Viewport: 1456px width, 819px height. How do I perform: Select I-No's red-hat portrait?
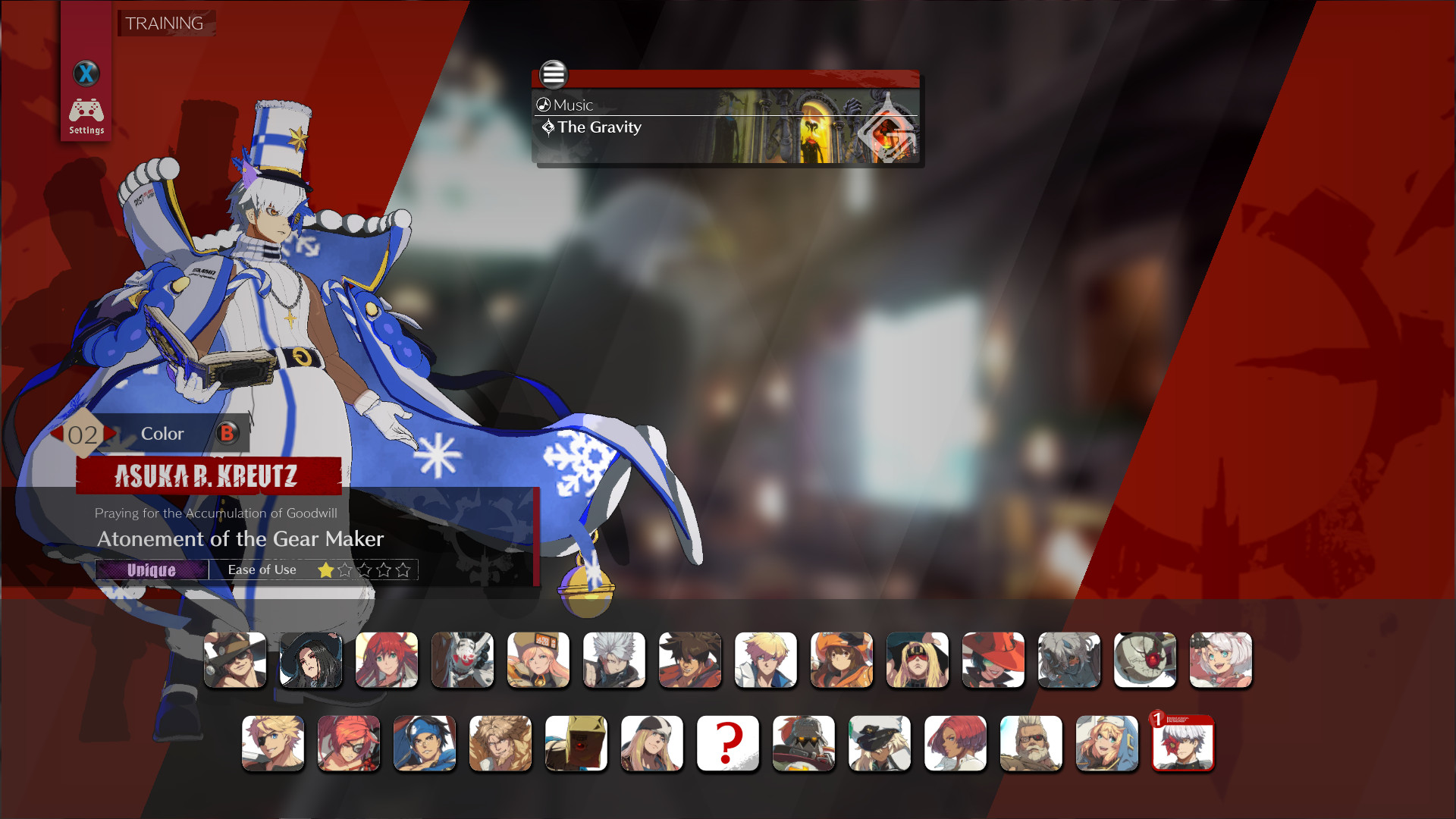click(993, 660)
